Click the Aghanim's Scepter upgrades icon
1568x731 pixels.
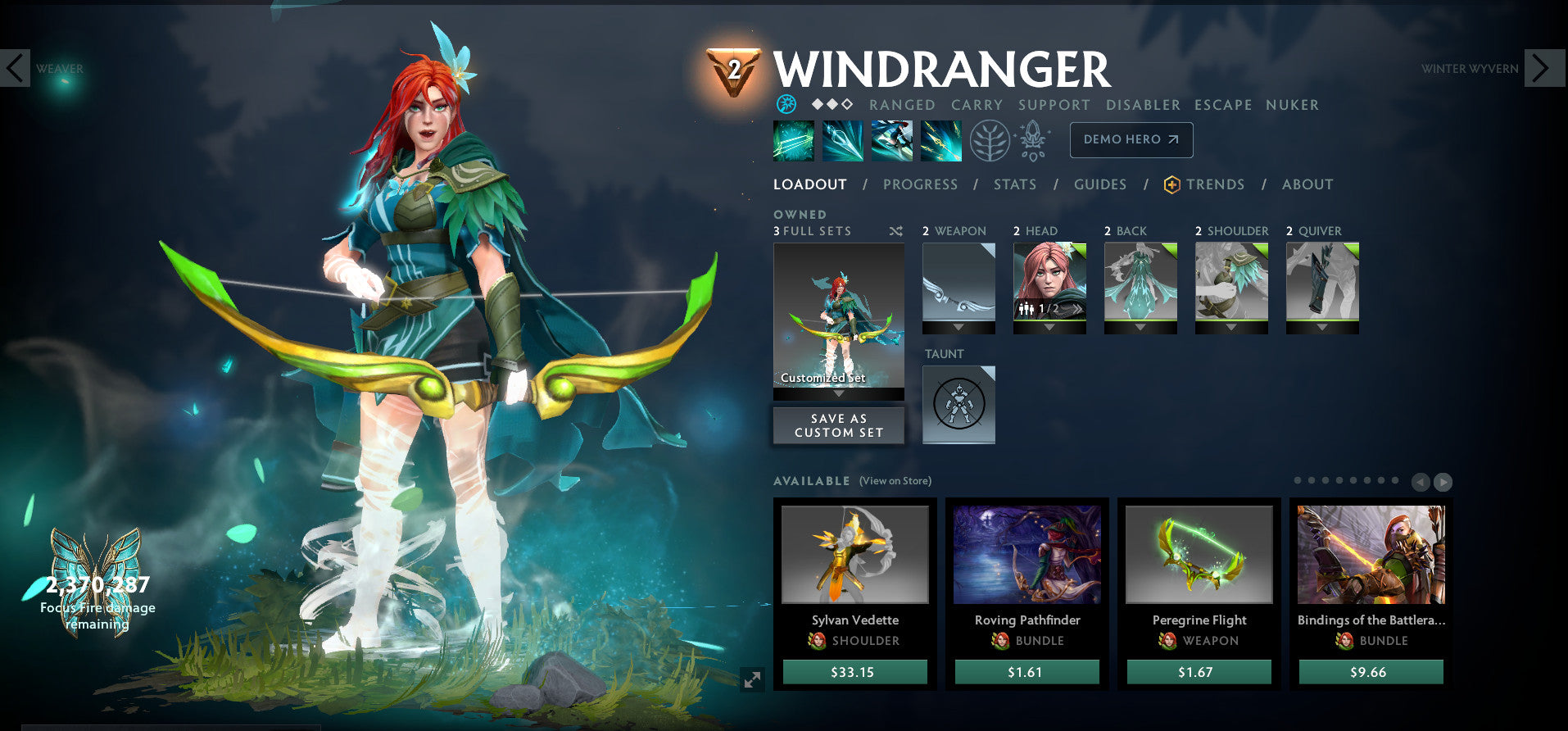tap(1034, 140)
